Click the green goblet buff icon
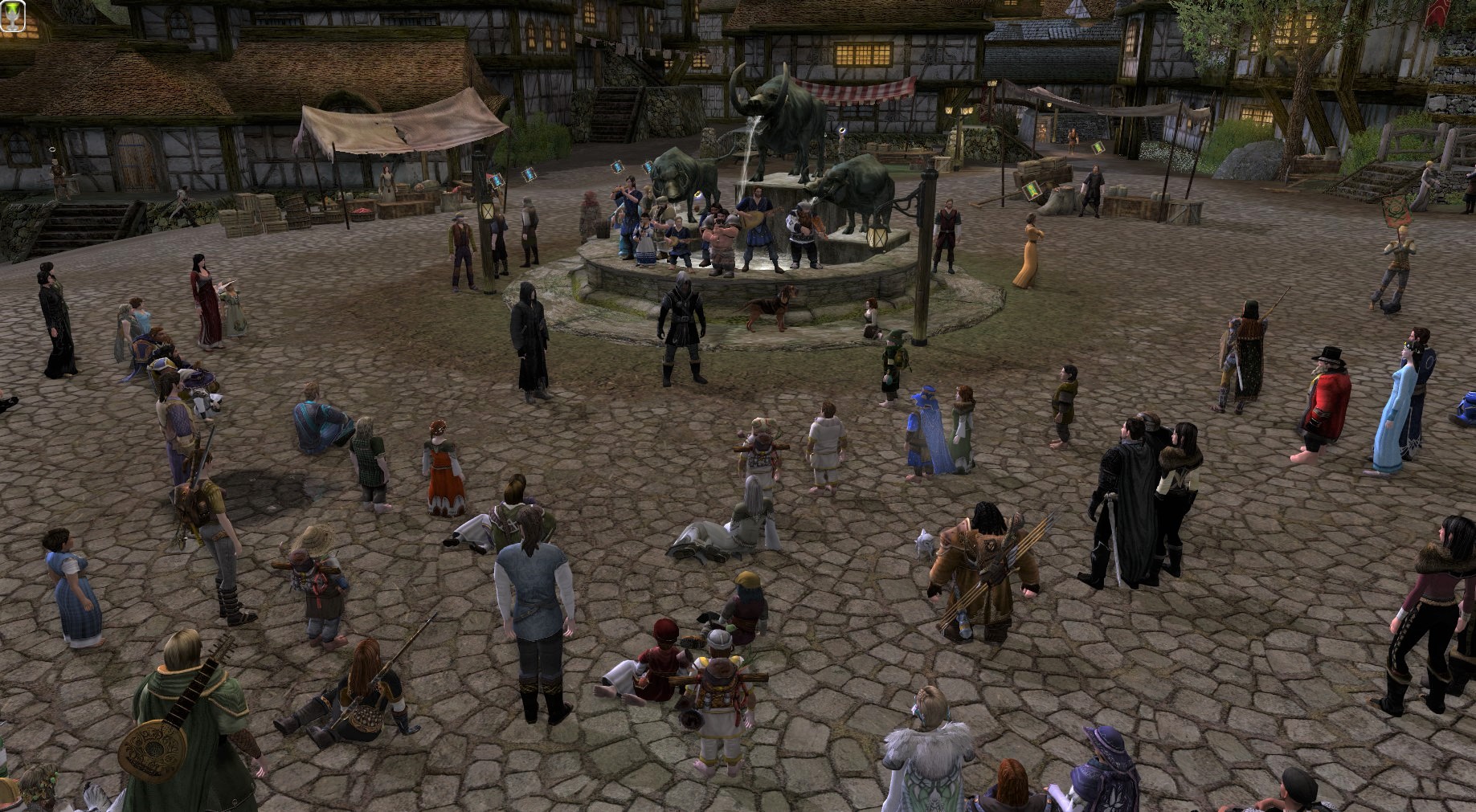The image size is (1476, 812). click(x=13, y=15)
